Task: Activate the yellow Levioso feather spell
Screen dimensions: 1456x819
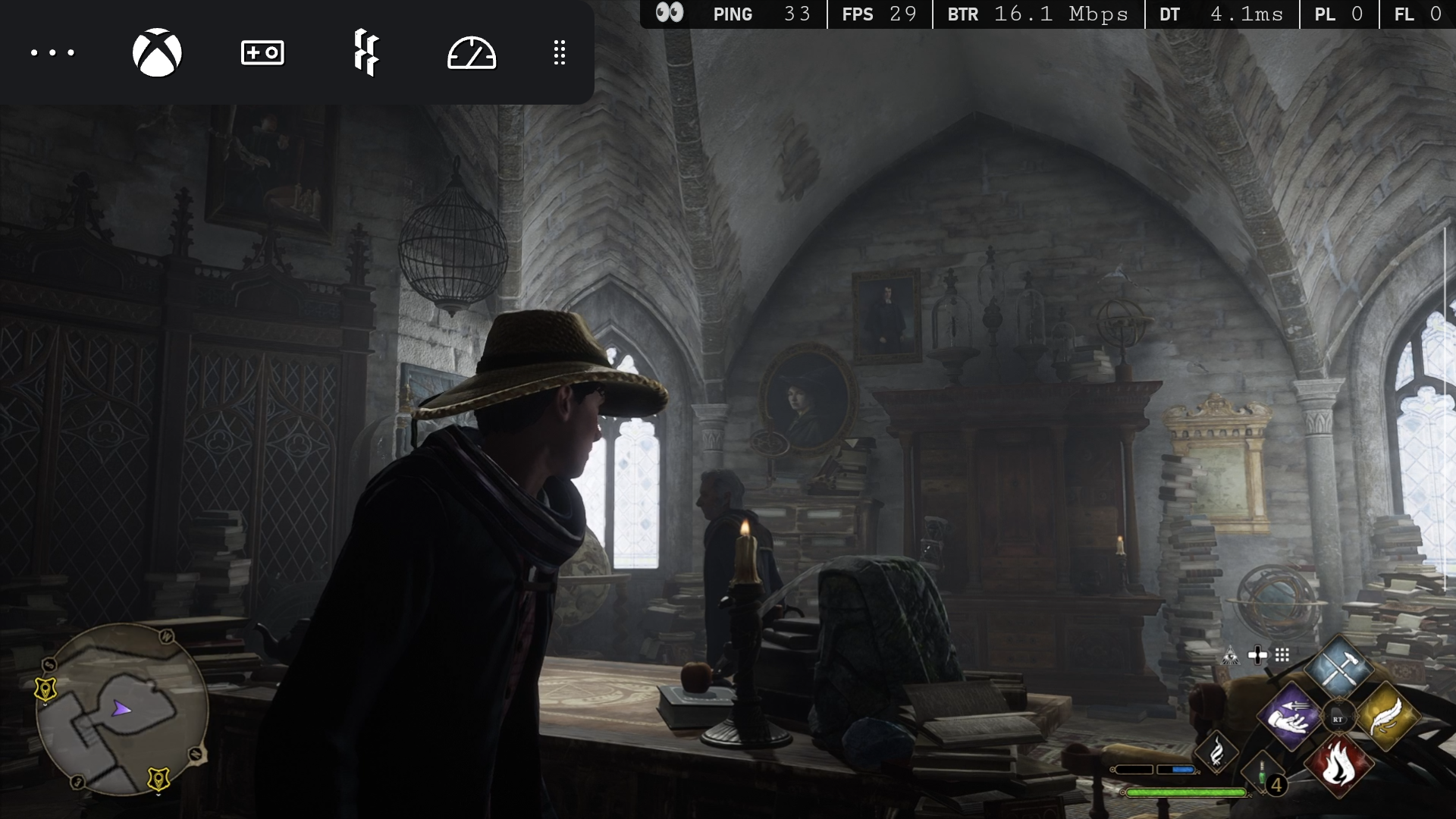Action: pos(1386,716)
